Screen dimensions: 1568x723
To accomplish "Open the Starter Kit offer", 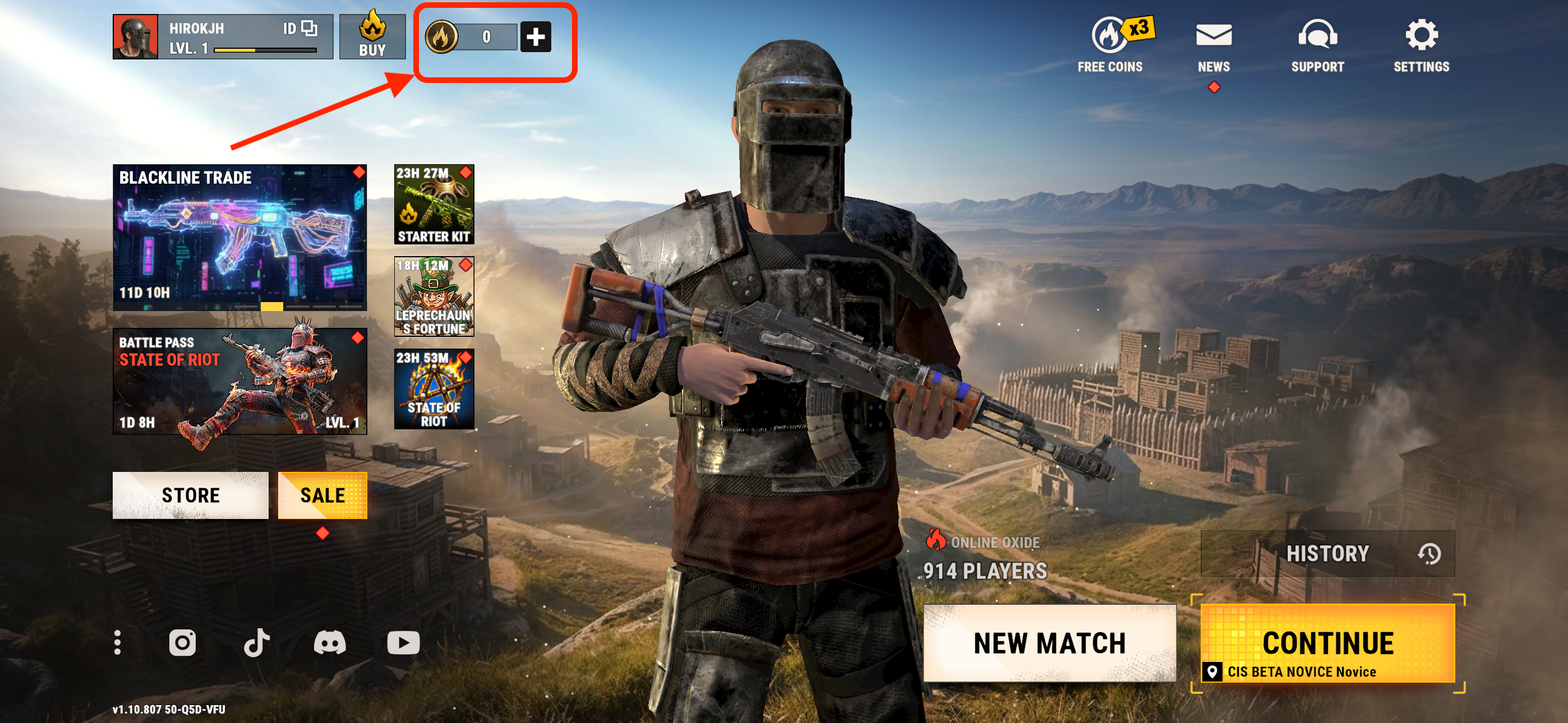I will [x=433, y=205].
